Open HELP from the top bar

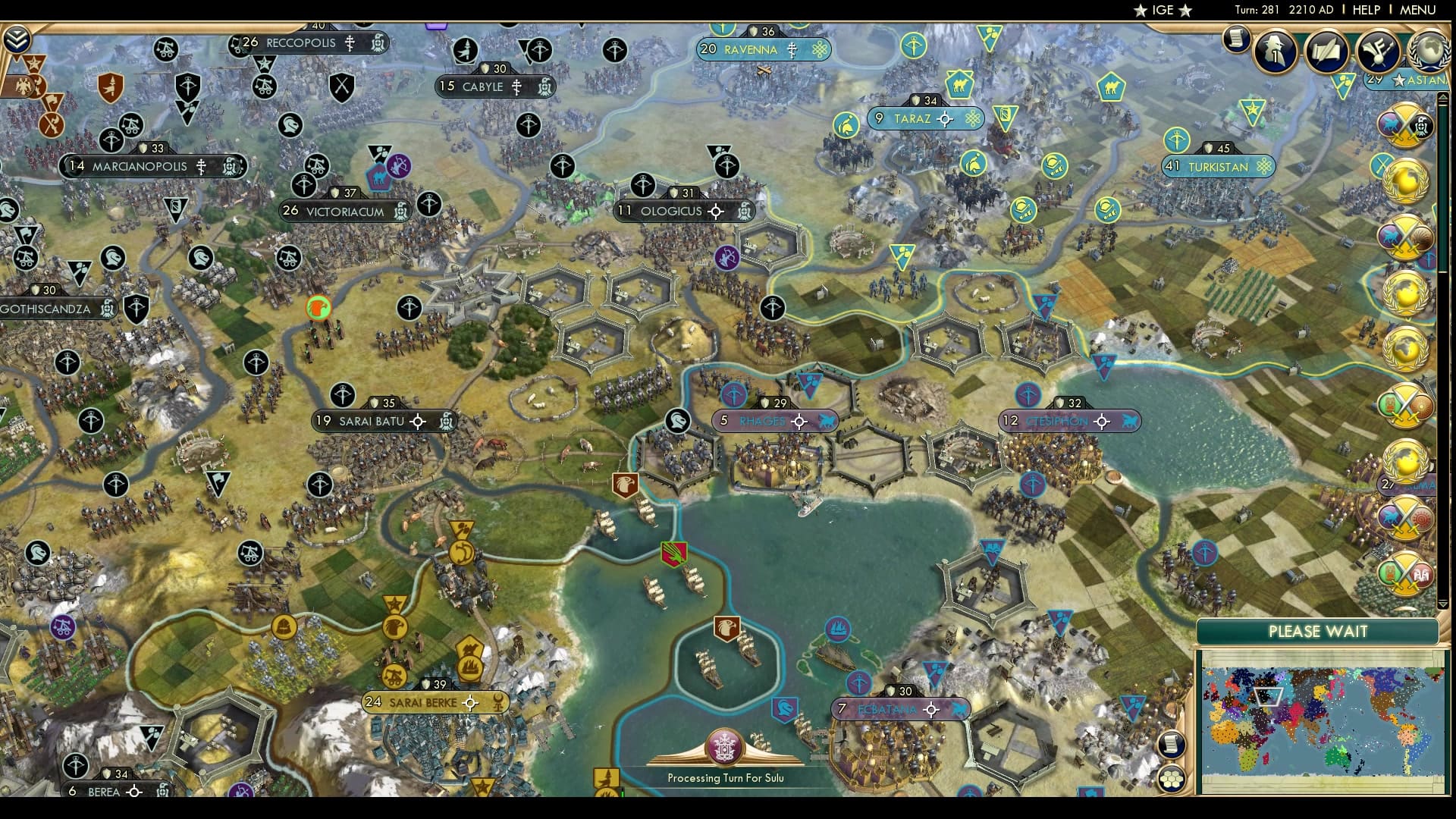(1365, 10)
